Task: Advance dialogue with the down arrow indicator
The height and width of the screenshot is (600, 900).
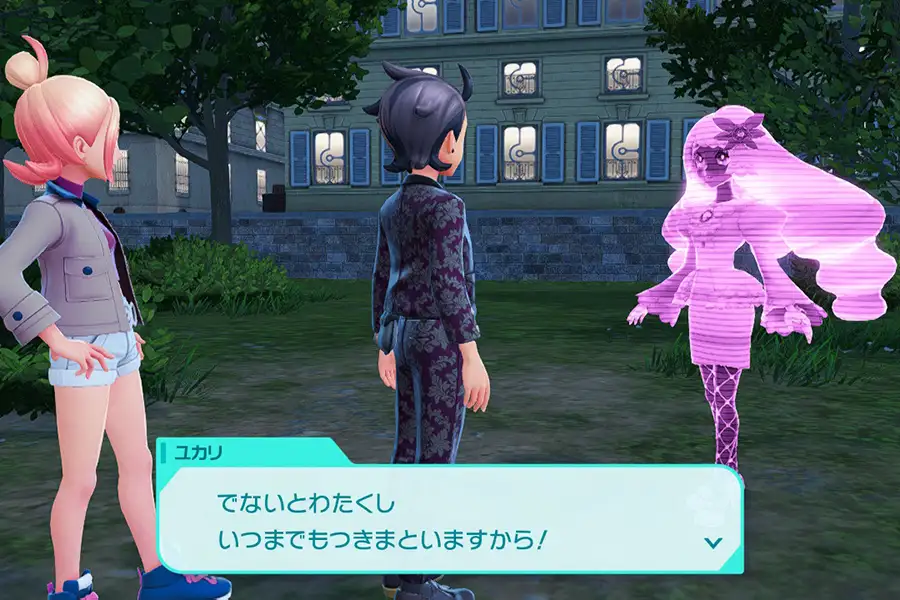Action: (x=712, y=542)
